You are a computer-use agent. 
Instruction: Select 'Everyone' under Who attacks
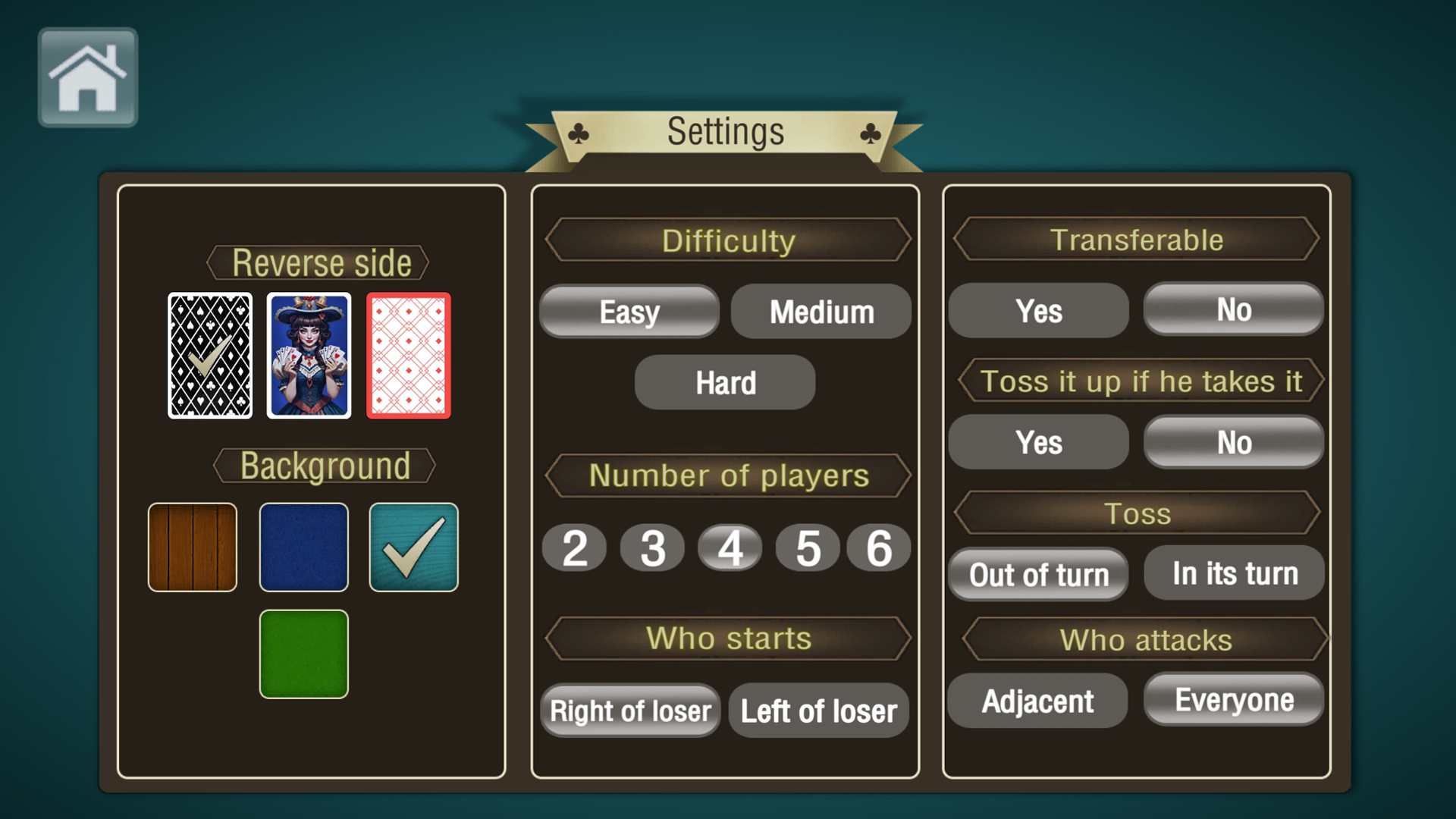1232,700
